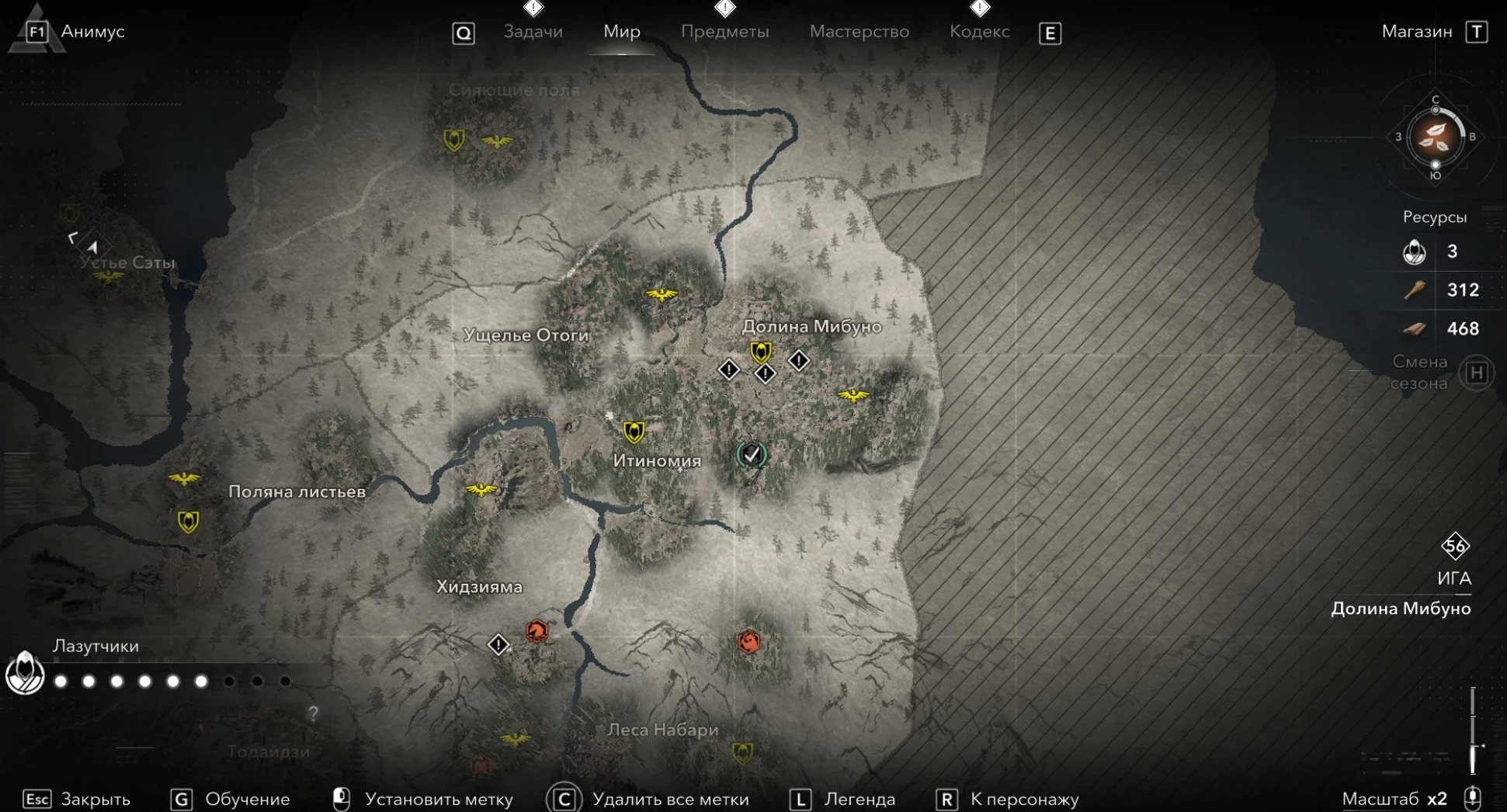This screenshot has height=812, width=1507.
Task: Select the Мир tab
Action: [622, 32]
